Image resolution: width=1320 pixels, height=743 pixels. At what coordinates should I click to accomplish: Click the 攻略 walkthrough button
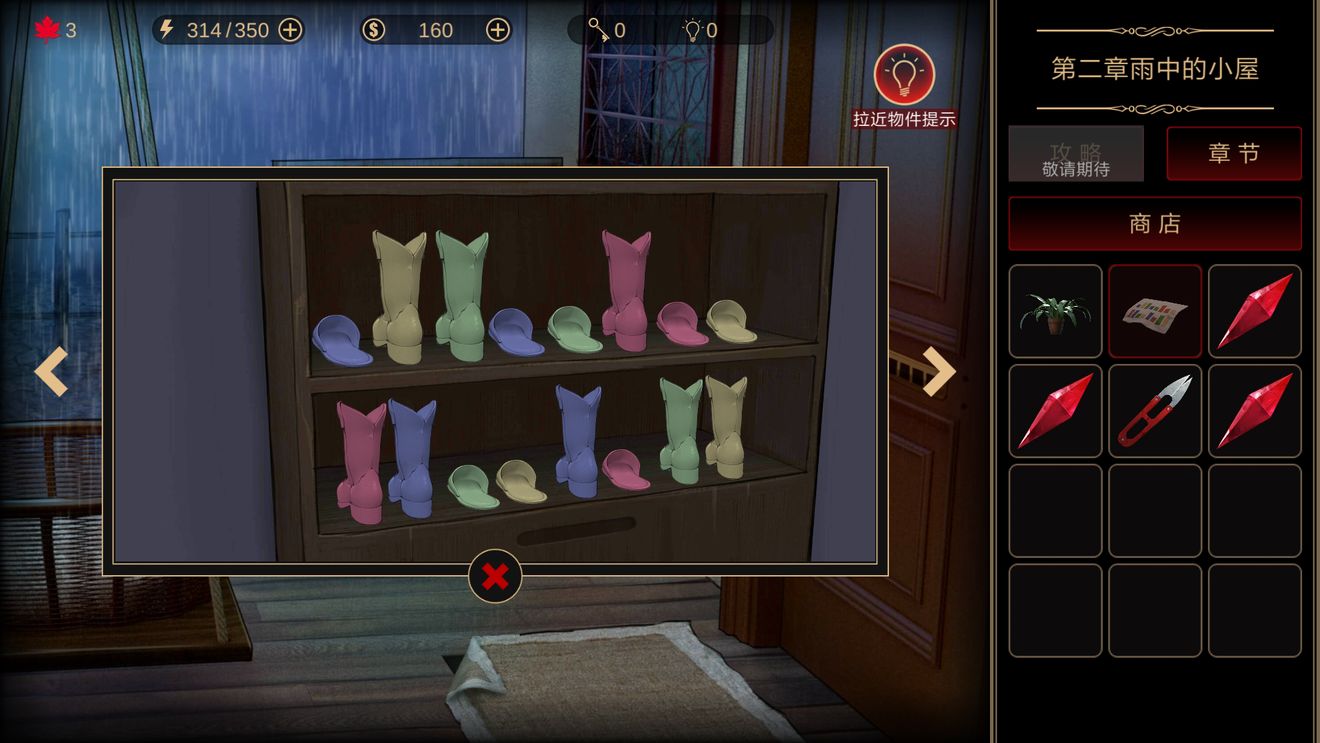1076,154
